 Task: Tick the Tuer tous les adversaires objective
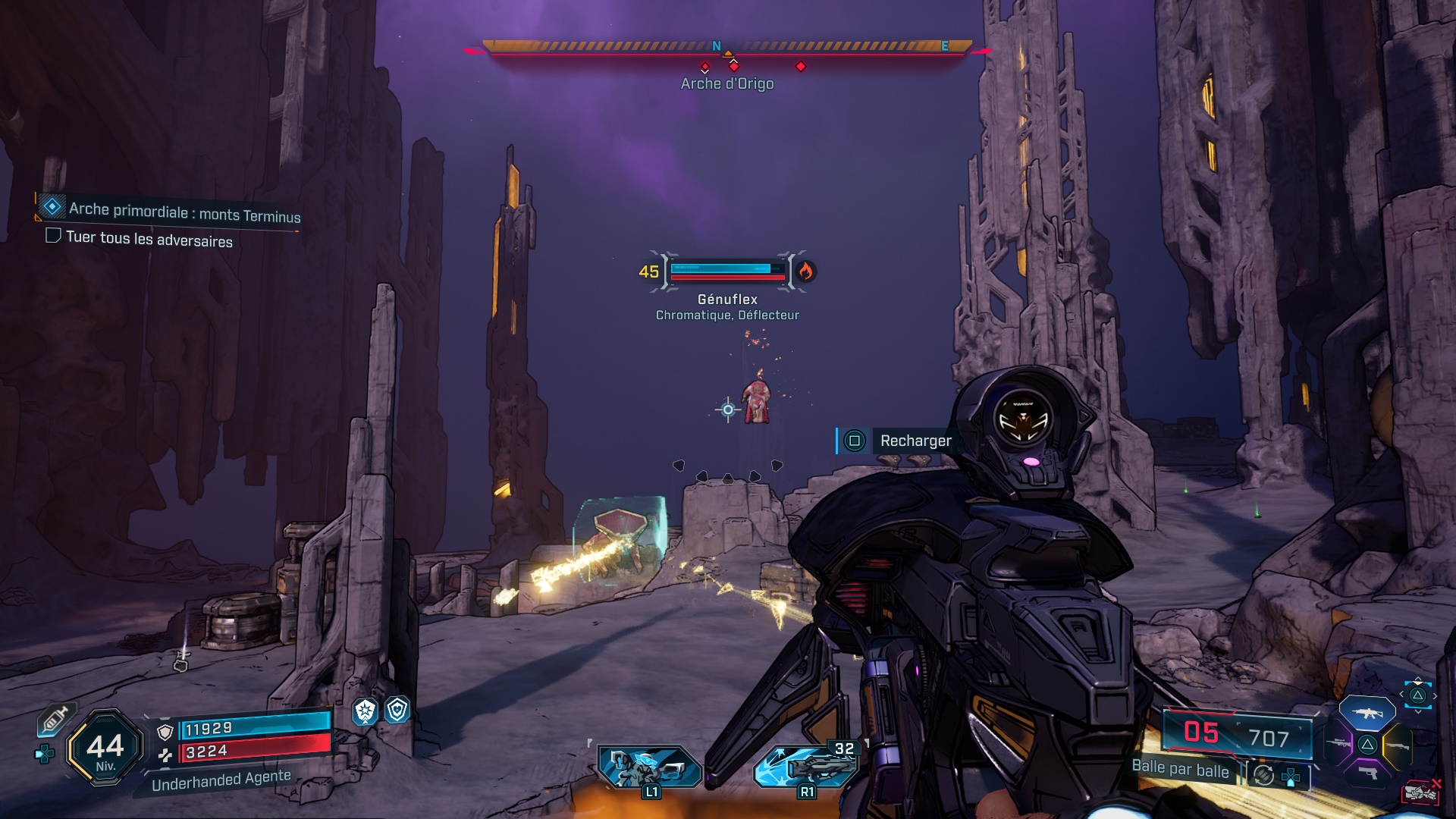coord(53,236)
